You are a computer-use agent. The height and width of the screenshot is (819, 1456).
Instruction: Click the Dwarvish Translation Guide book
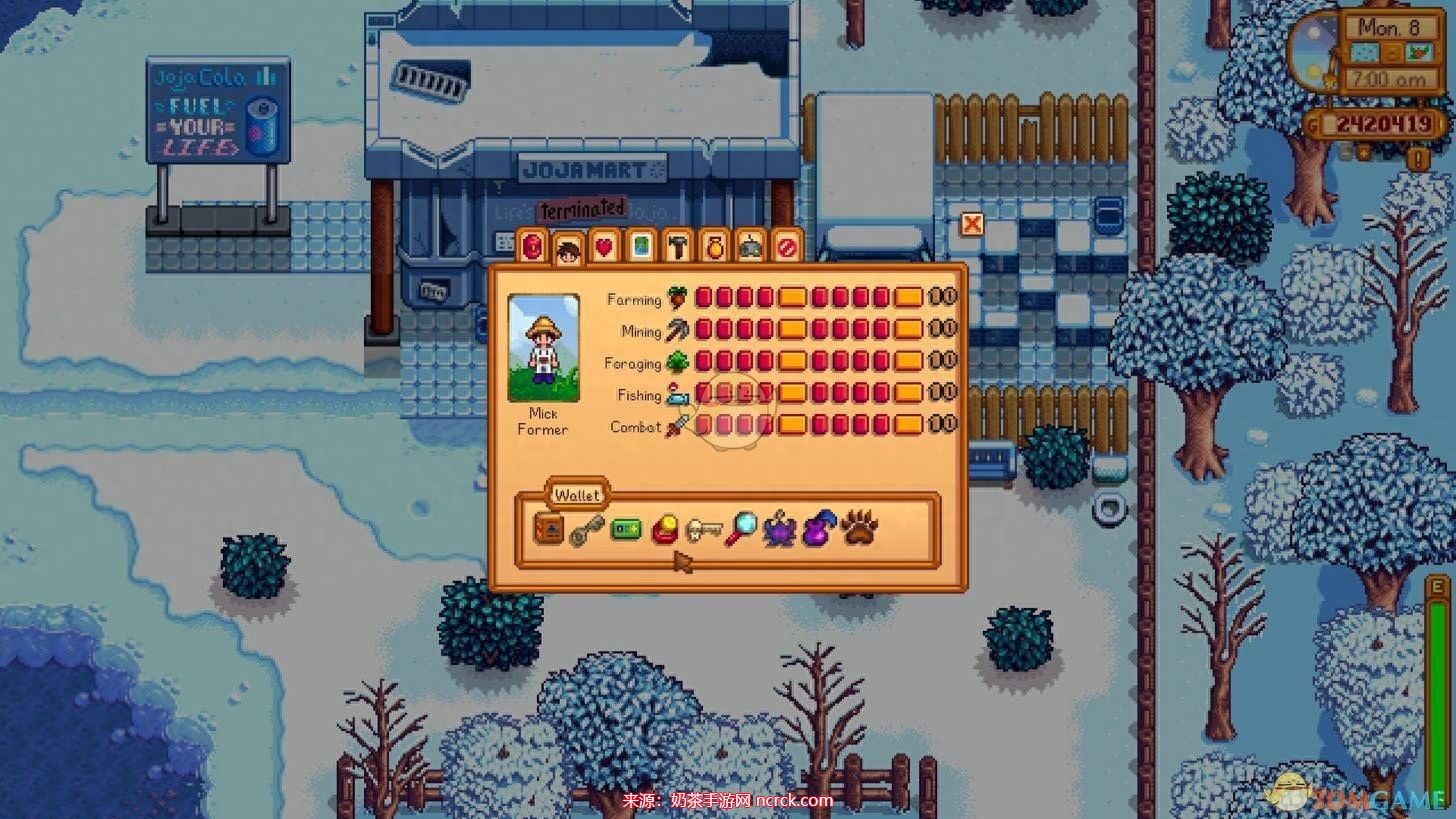[x=548, y=529]
